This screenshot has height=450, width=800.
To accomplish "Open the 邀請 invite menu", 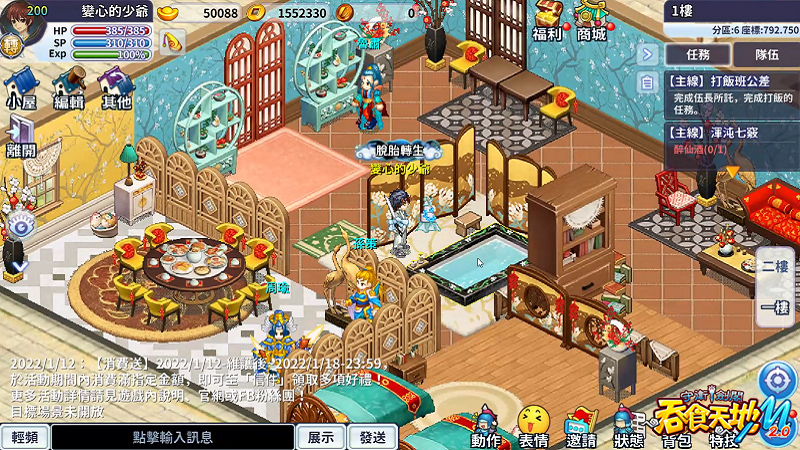I will click(x=581, y=426).
